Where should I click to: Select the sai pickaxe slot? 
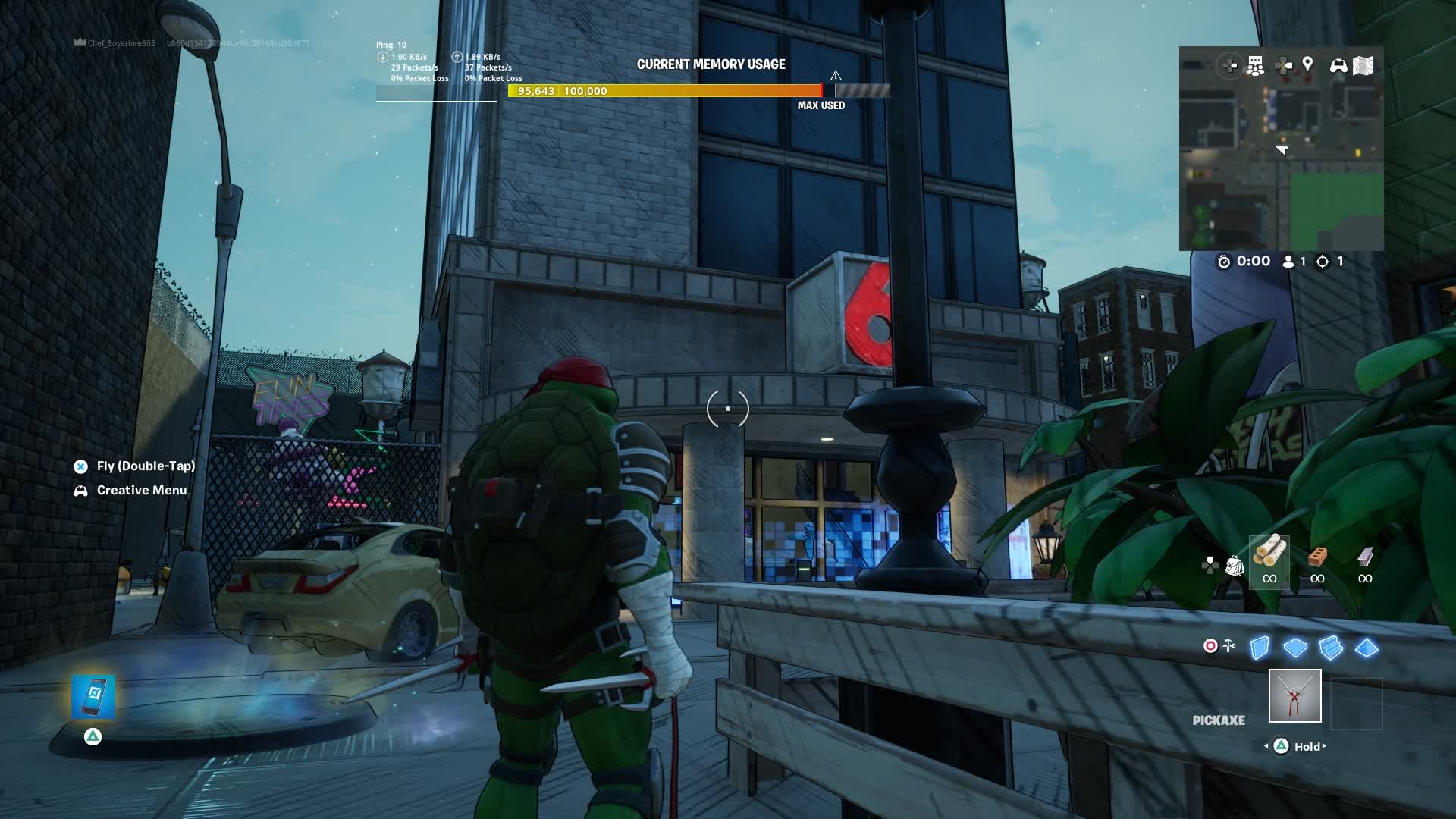(x=1294, y=695)
